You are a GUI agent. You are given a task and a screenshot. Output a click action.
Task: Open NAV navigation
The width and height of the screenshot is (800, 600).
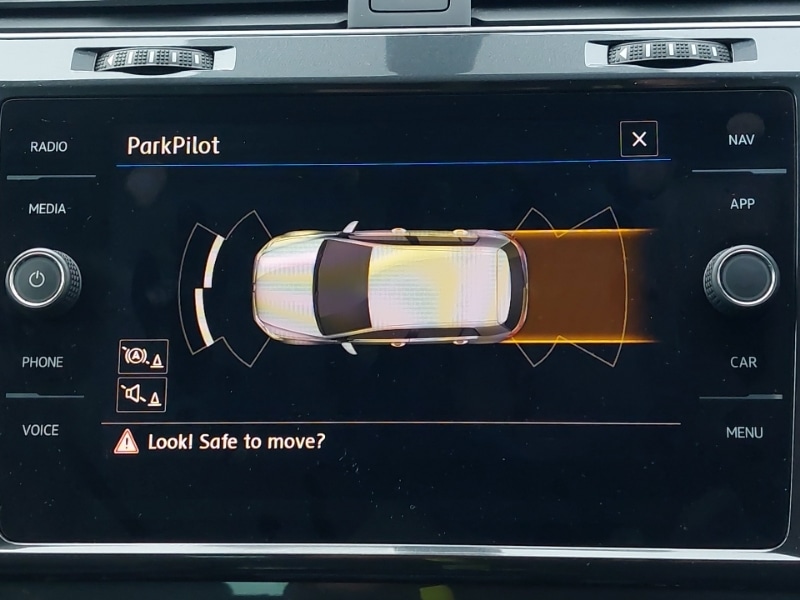[x=741, y=140]
